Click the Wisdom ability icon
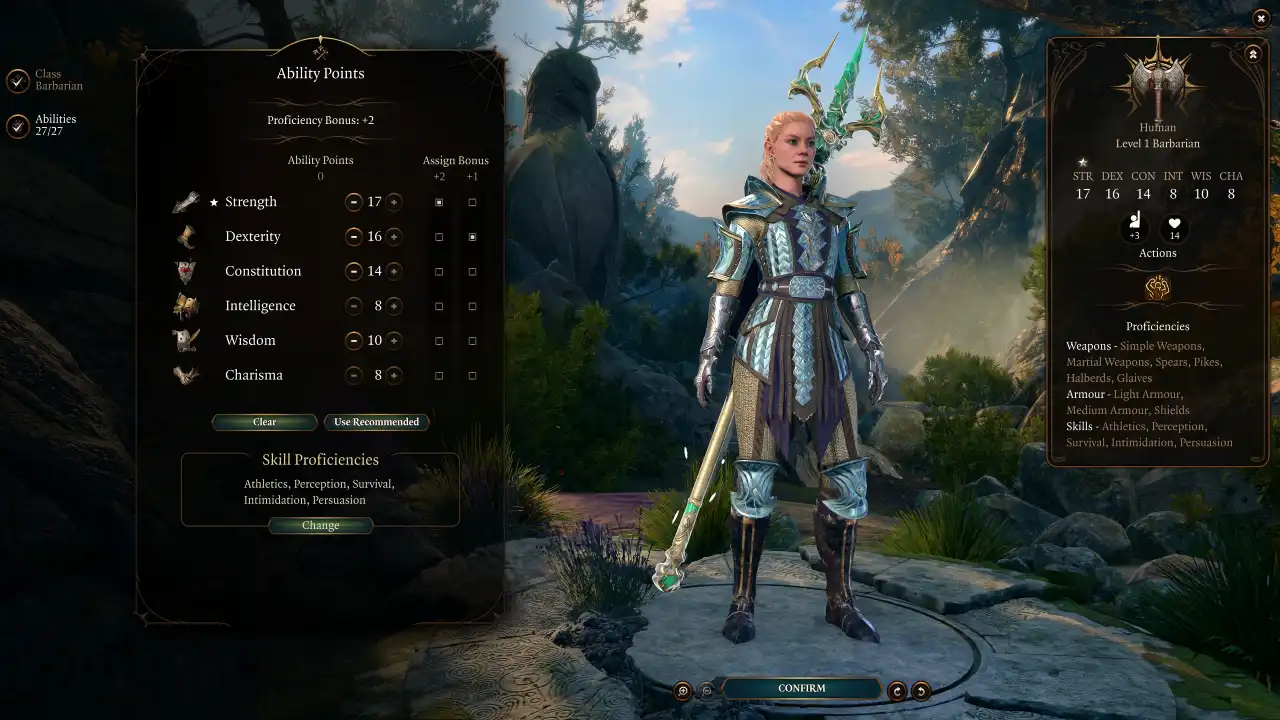This screenshot has height=720, width=1280. coord(186,340)
